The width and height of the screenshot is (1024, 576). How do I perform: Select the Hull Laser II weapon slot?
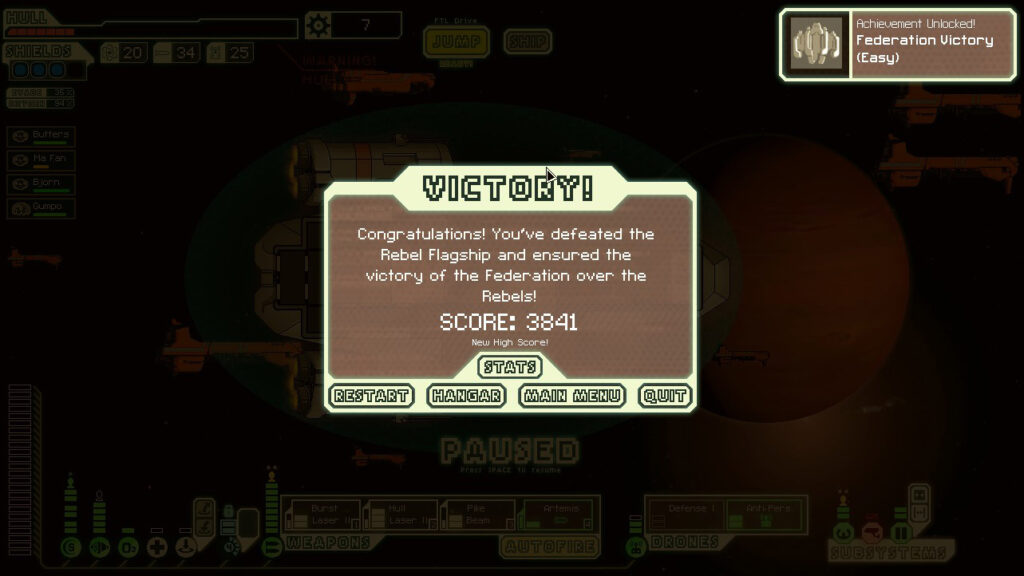point(398,514)
